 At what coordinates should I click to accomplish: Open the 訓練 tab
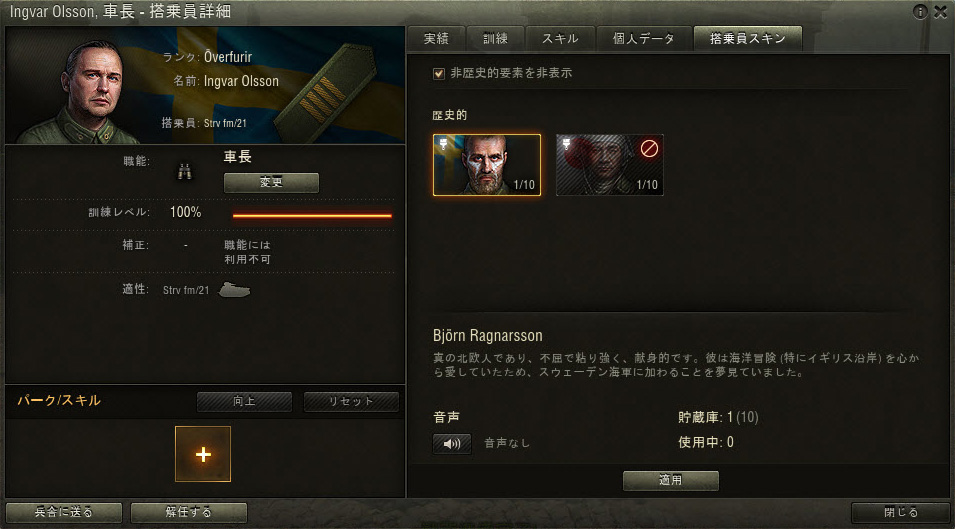click(495, 39)
